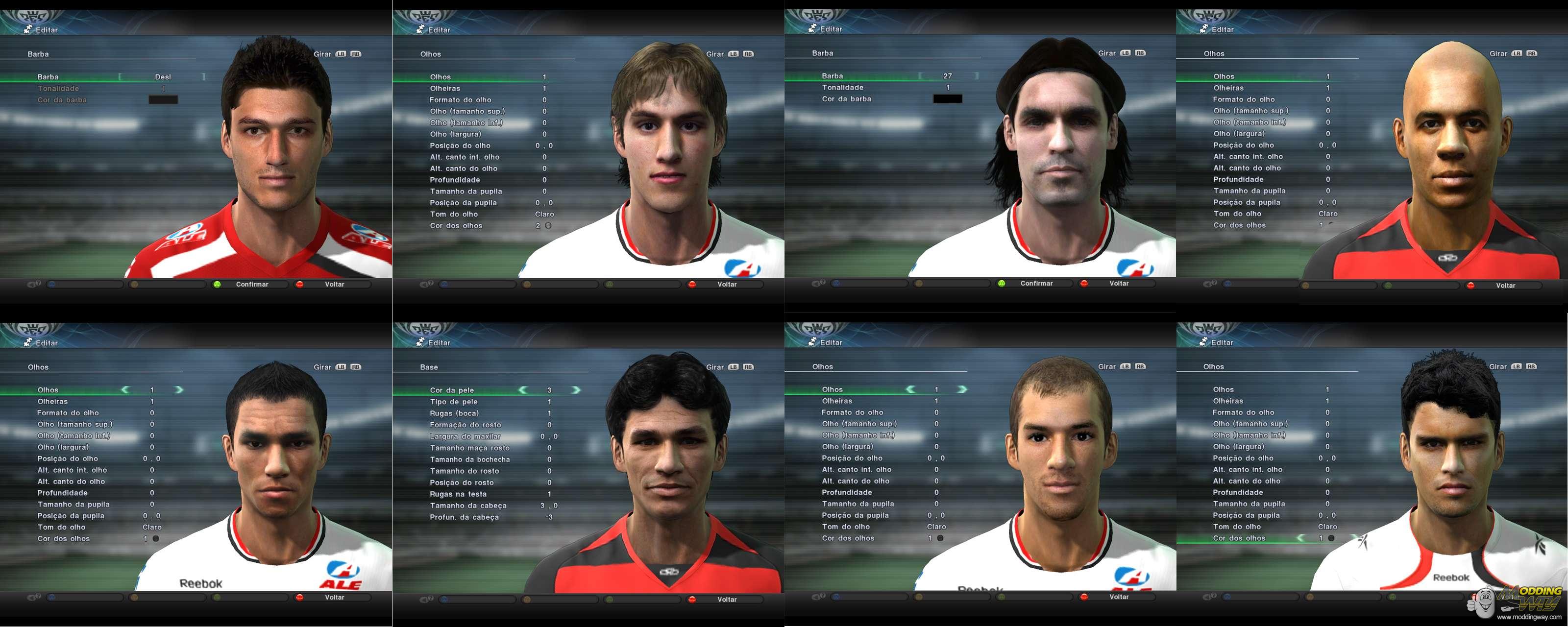Select the Profun. da cabeça row

tap(464, 517)
